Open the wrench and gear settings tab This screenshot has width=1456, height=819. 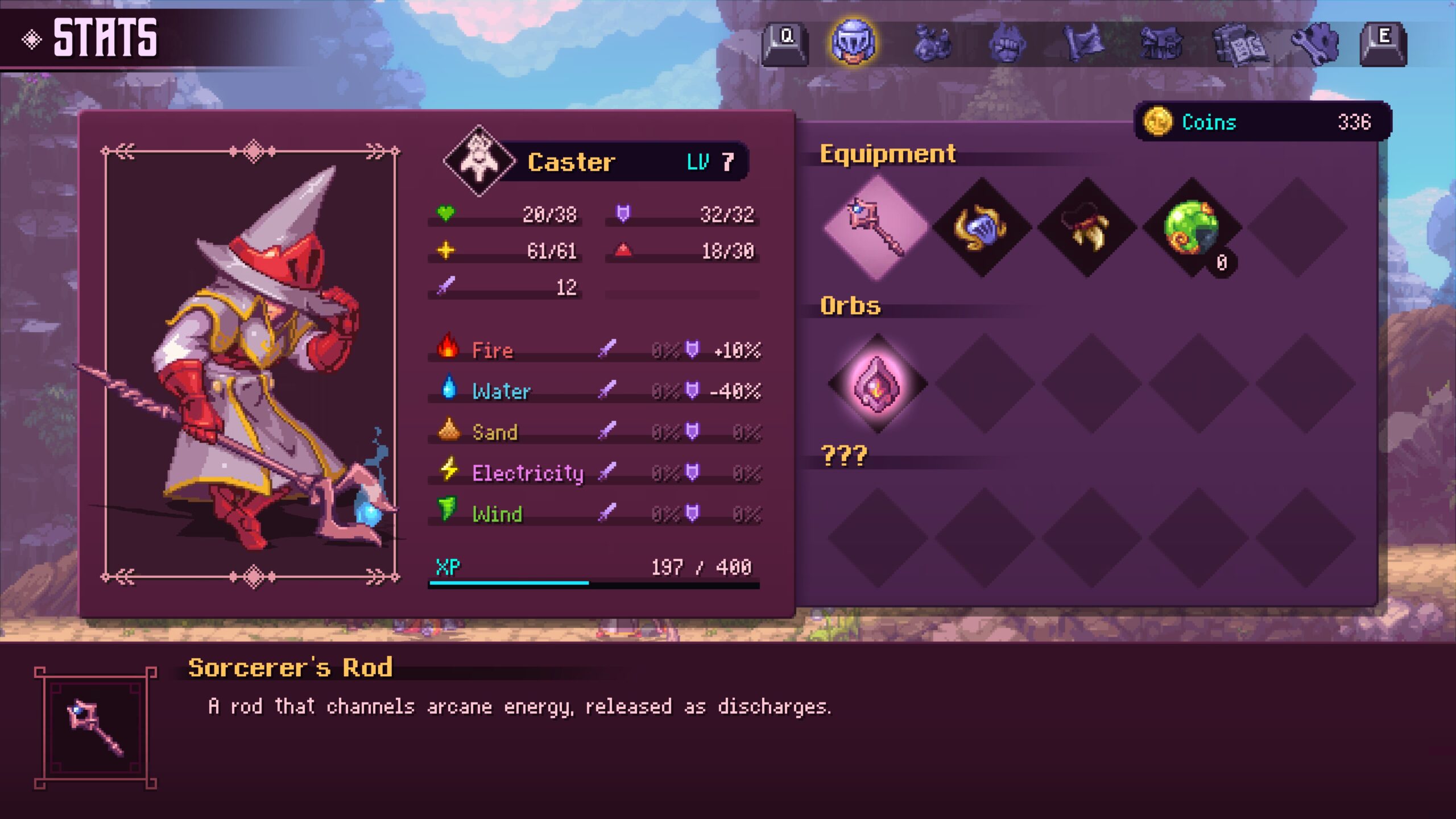click(x=1315, y=43)
